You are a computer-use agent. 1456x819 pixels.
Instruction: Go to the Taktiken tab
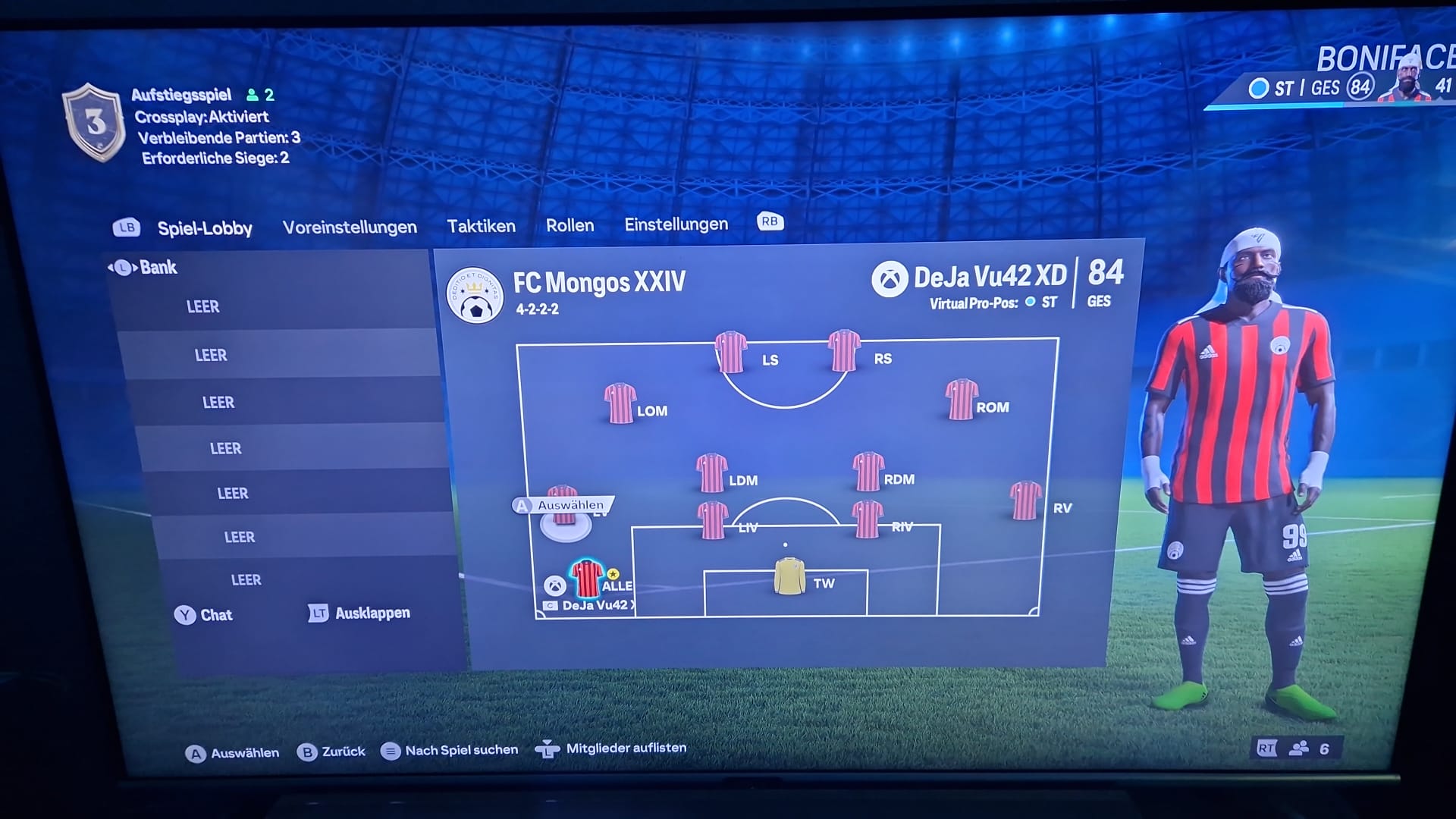(481, 226)
